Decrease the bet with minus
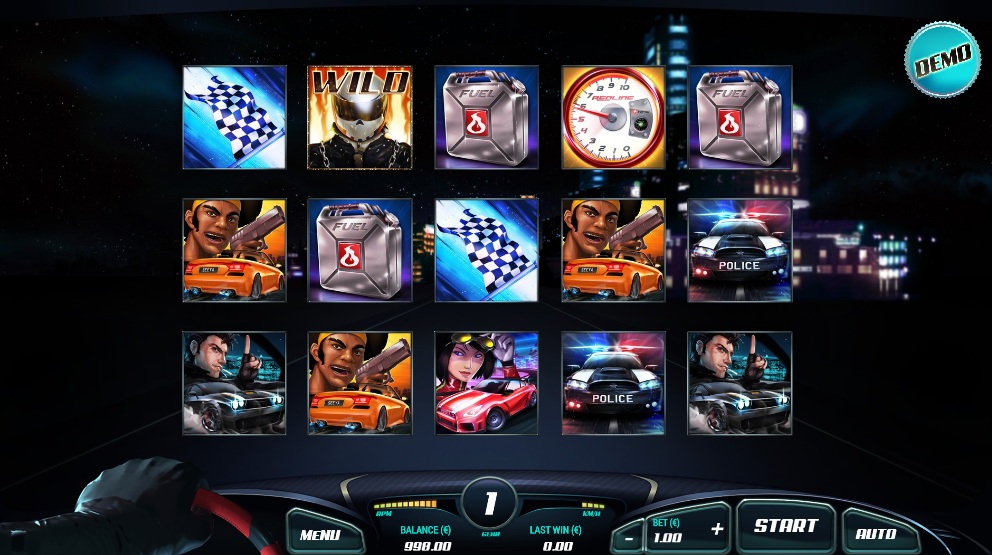This screenshot has width=992, height=555. [x=627, y=535]
